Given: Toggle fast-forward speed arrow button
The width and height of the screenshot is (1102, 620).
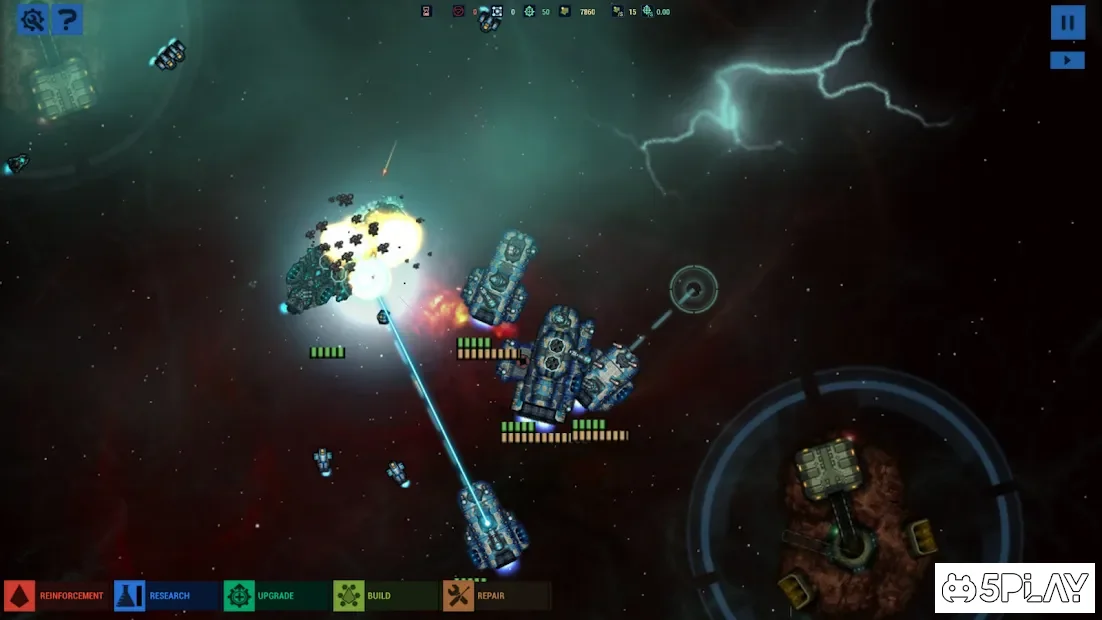Looking at the screenshot, I should coord(1067,60).
